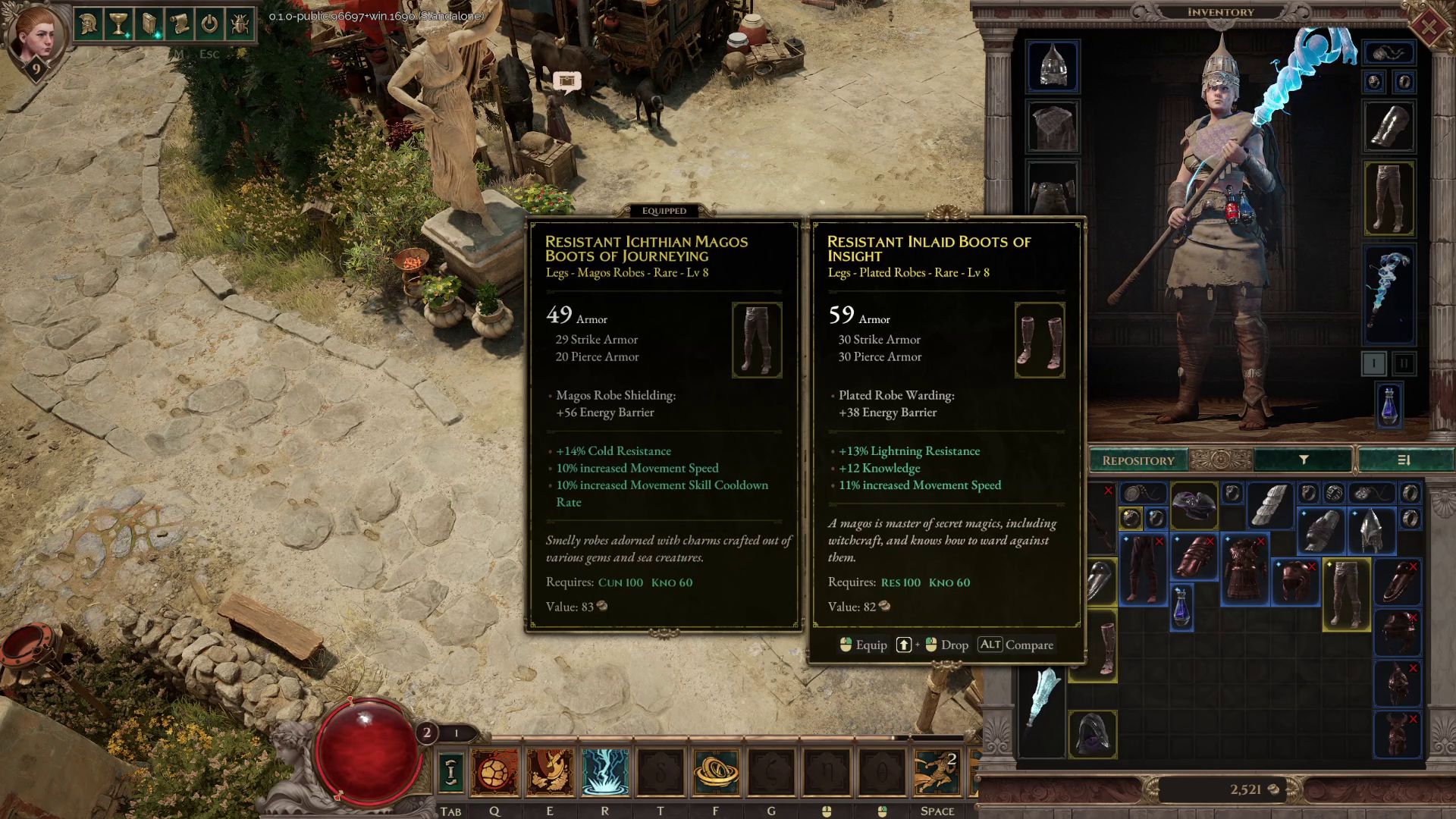
Task: Open the golden chalice menu icon
Action: click(x=119, y=24)
